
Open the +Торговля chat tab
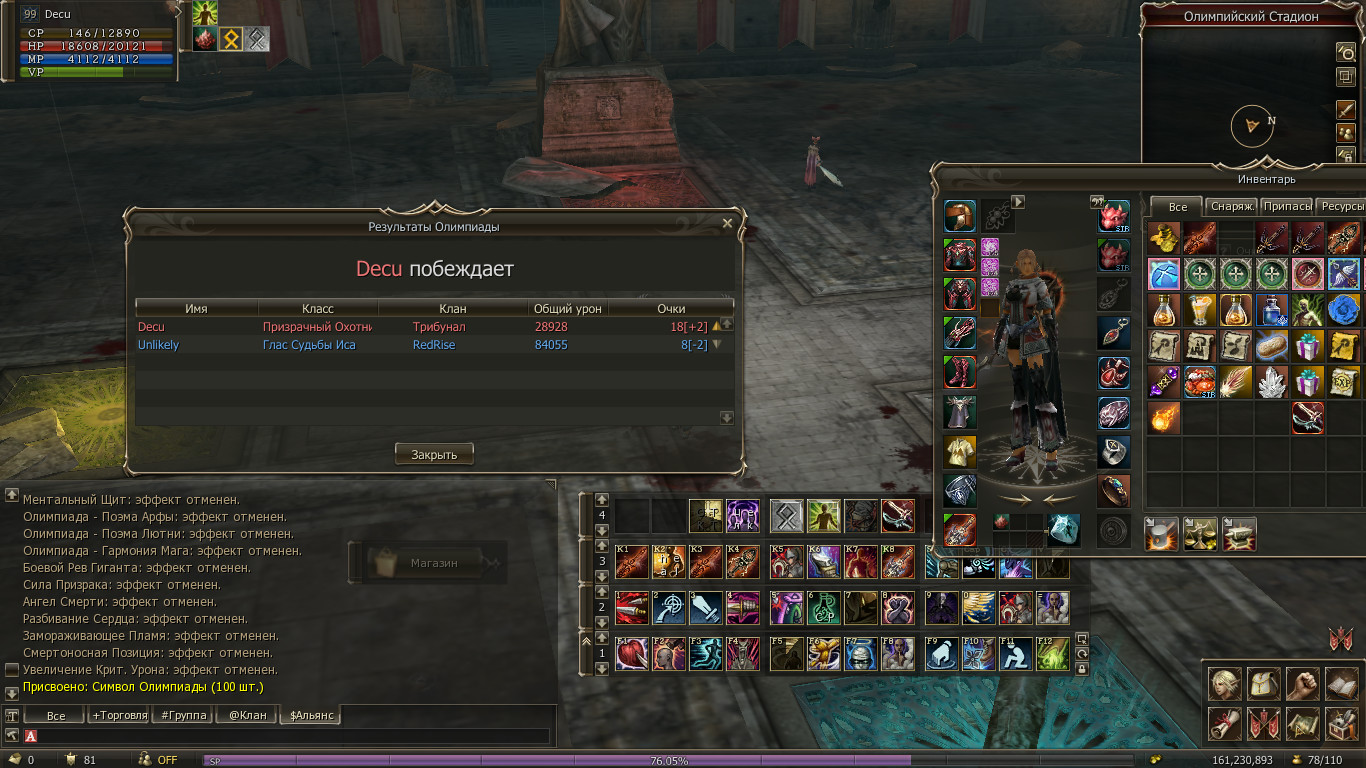pos(119,715)
